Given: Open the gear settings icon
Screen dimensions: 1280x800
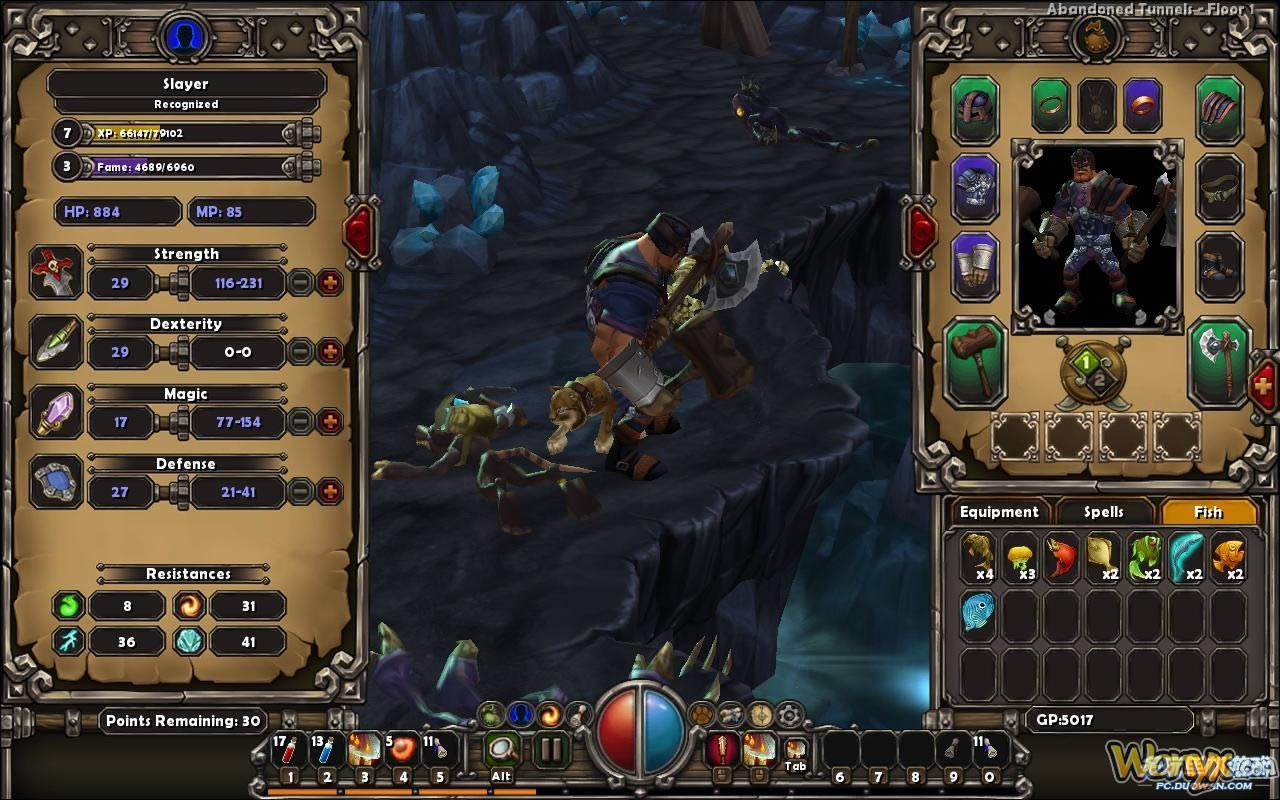Looking at the screenshot, I should click(790, 714).
